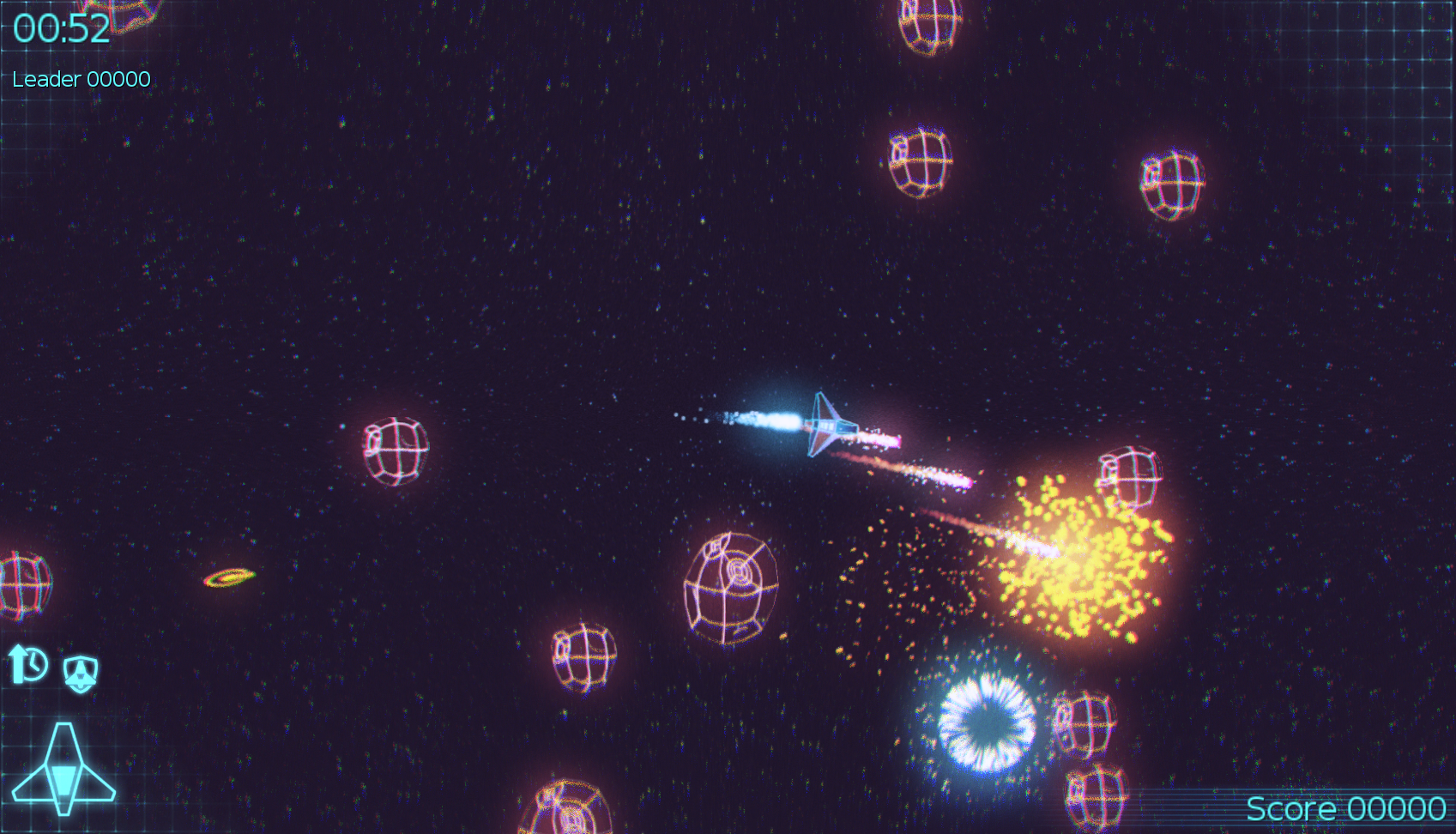Select the ship shield power-up icon
The width and height of the screenshot is (1456, 834).
click(x=81, y=673)
